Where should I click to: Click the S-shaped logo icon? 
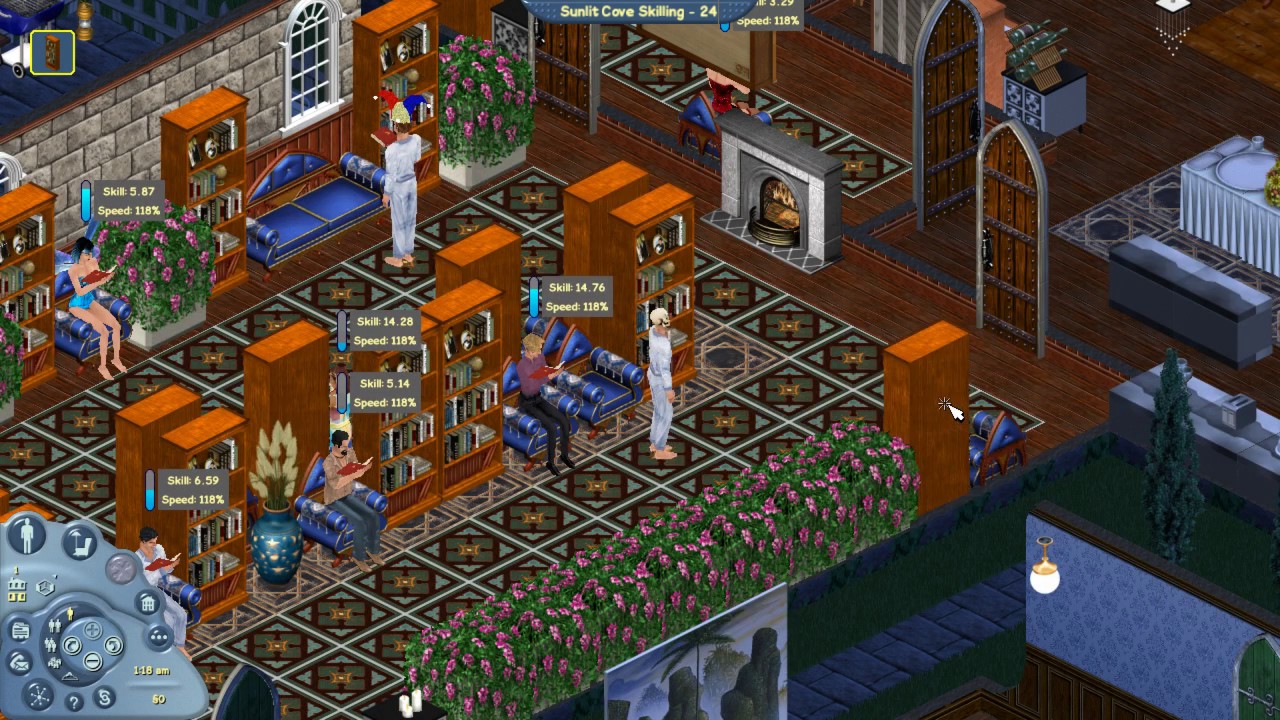(104, 699)
